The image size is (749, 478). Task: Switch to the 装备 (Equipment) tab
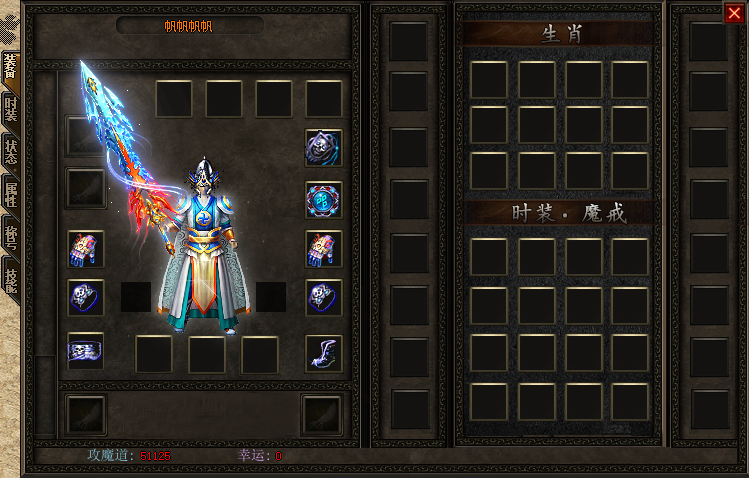click(10, 68)
